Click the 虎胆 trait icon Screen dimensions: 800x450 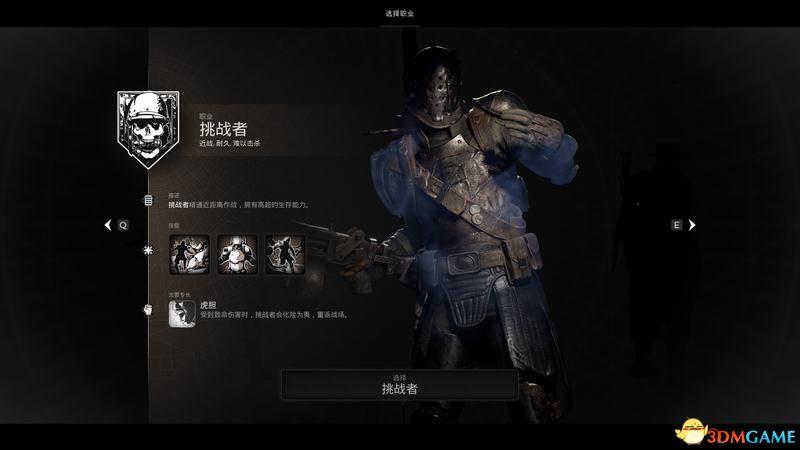[x=181, y=312]
